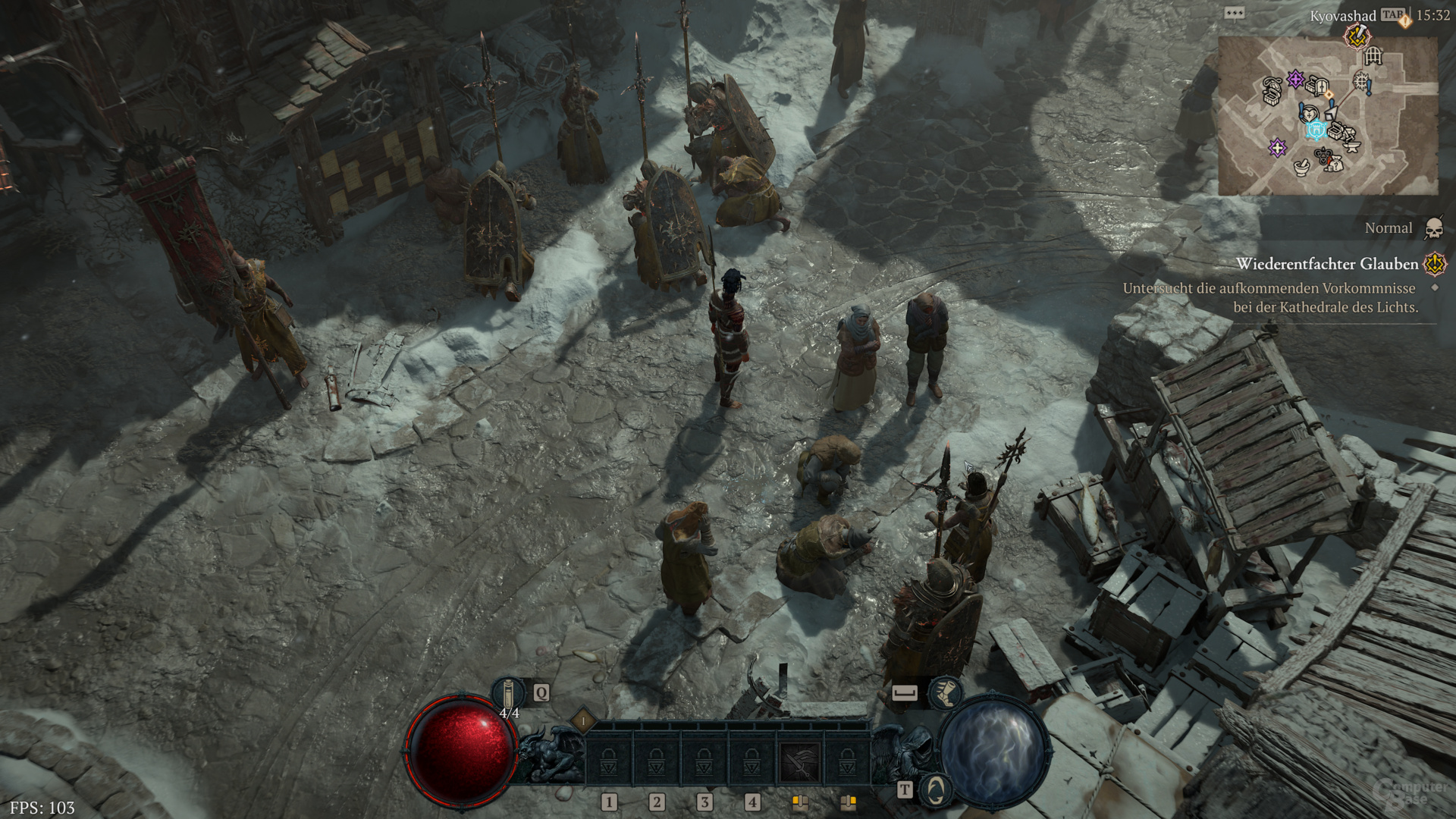Select the crossed weapons basic attack slot

tap(800, 761)
